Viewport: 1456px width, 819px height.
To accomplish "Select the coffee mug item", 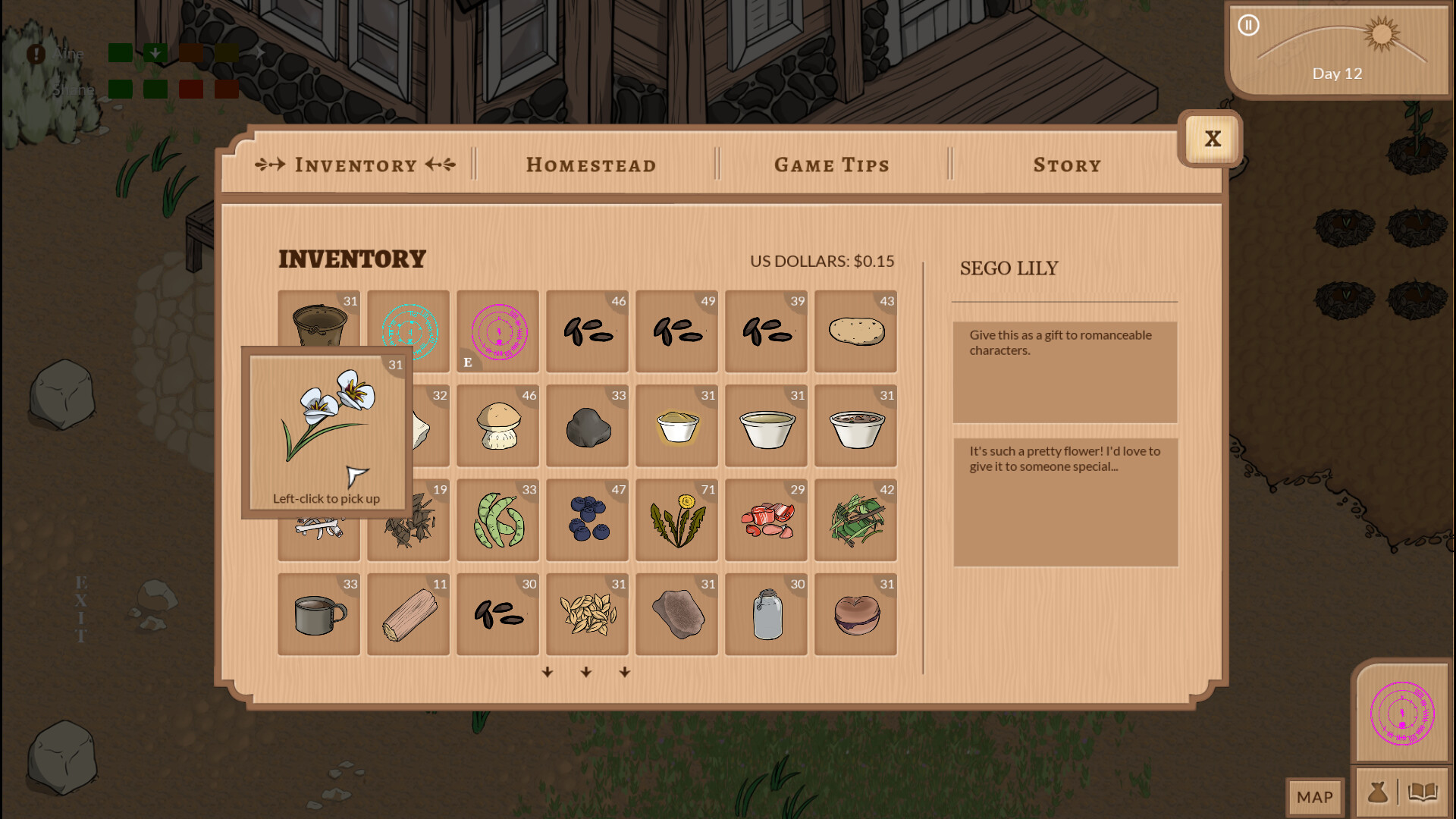I will (318, 614).
